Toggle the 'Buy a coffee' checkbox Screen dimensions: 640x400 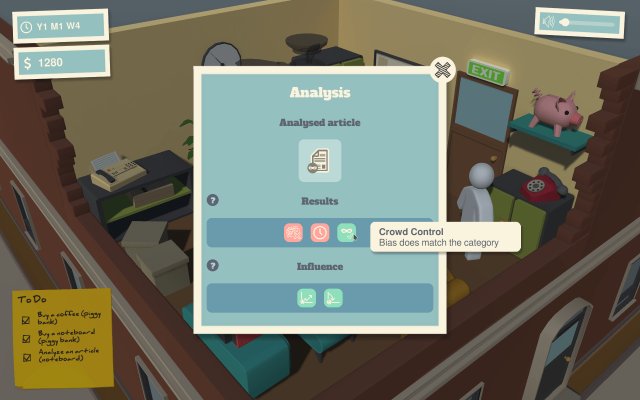click(x=27, y=320)
